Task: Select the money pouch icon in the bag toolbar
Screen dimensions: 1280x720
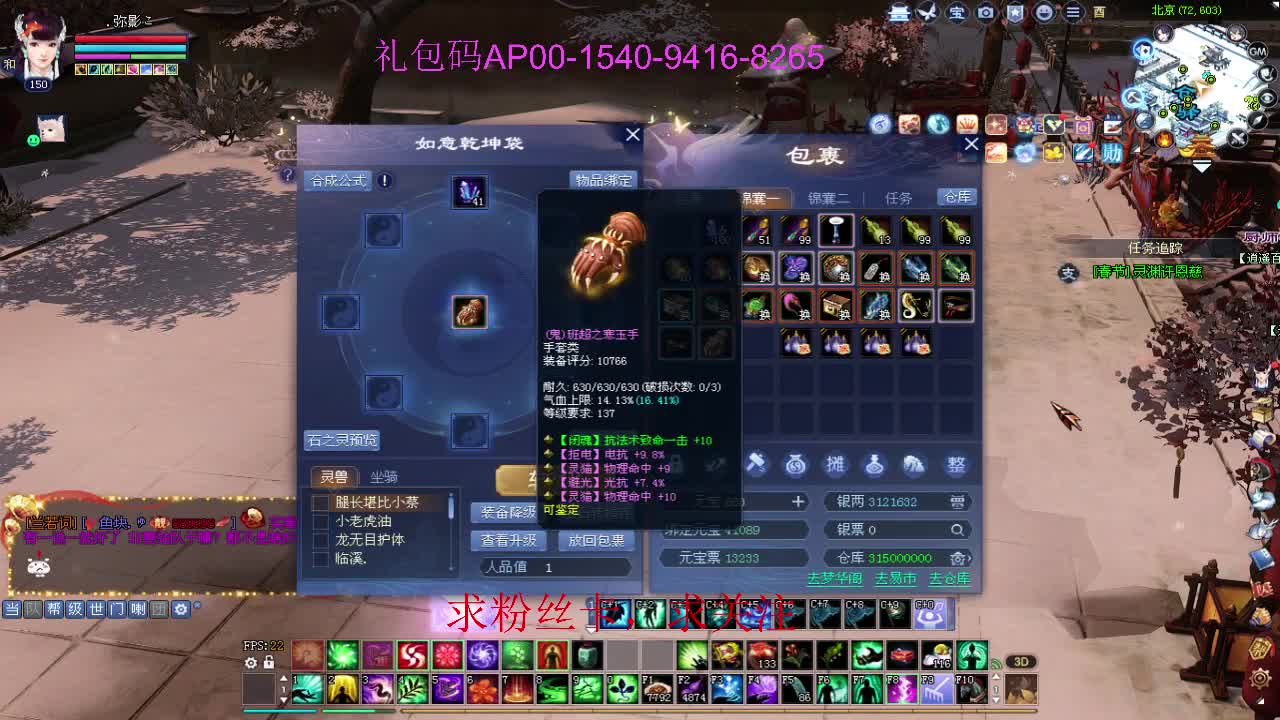Action: [796, 463]
